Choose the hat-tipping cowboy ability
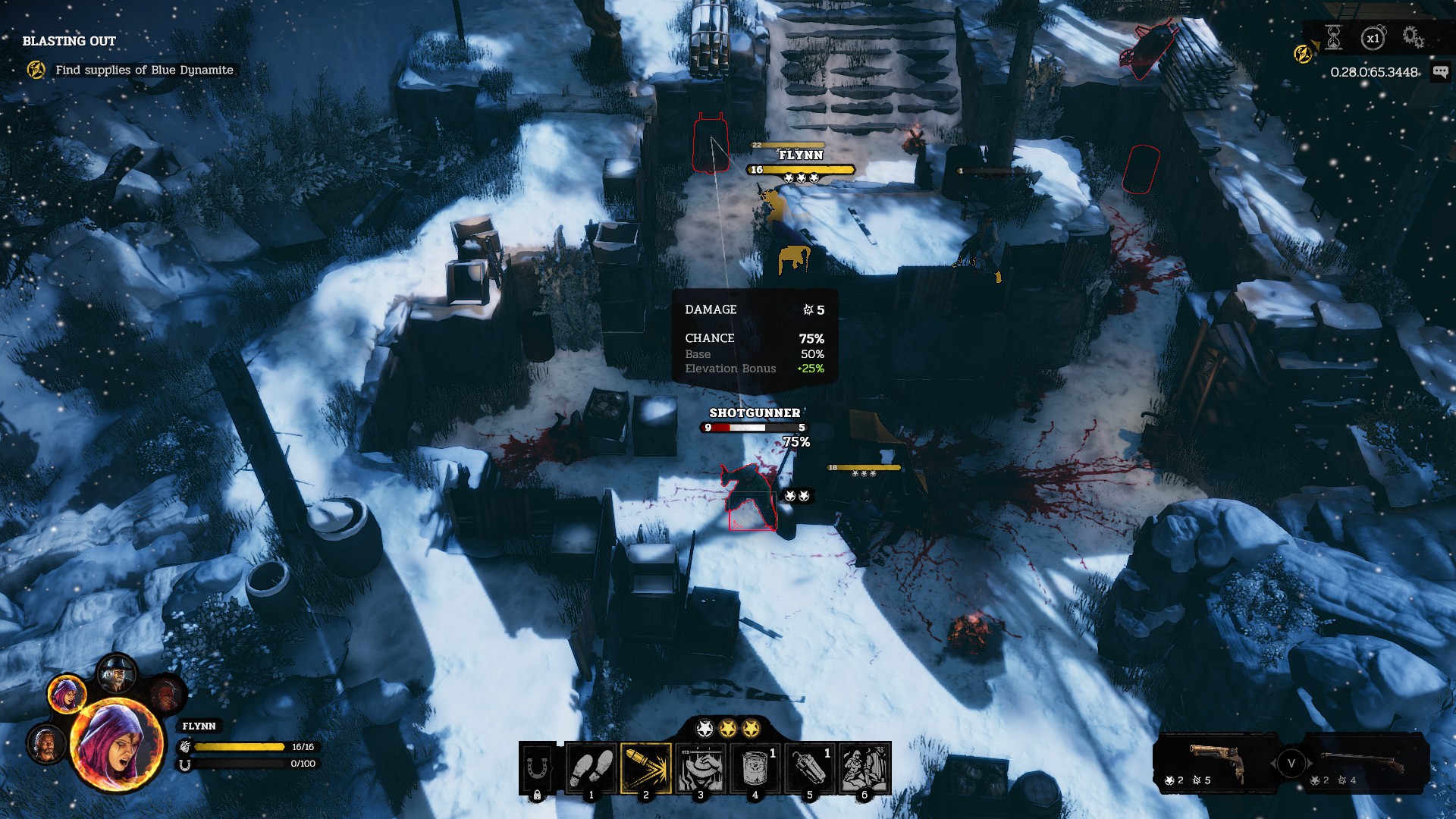 coord(701,767)
